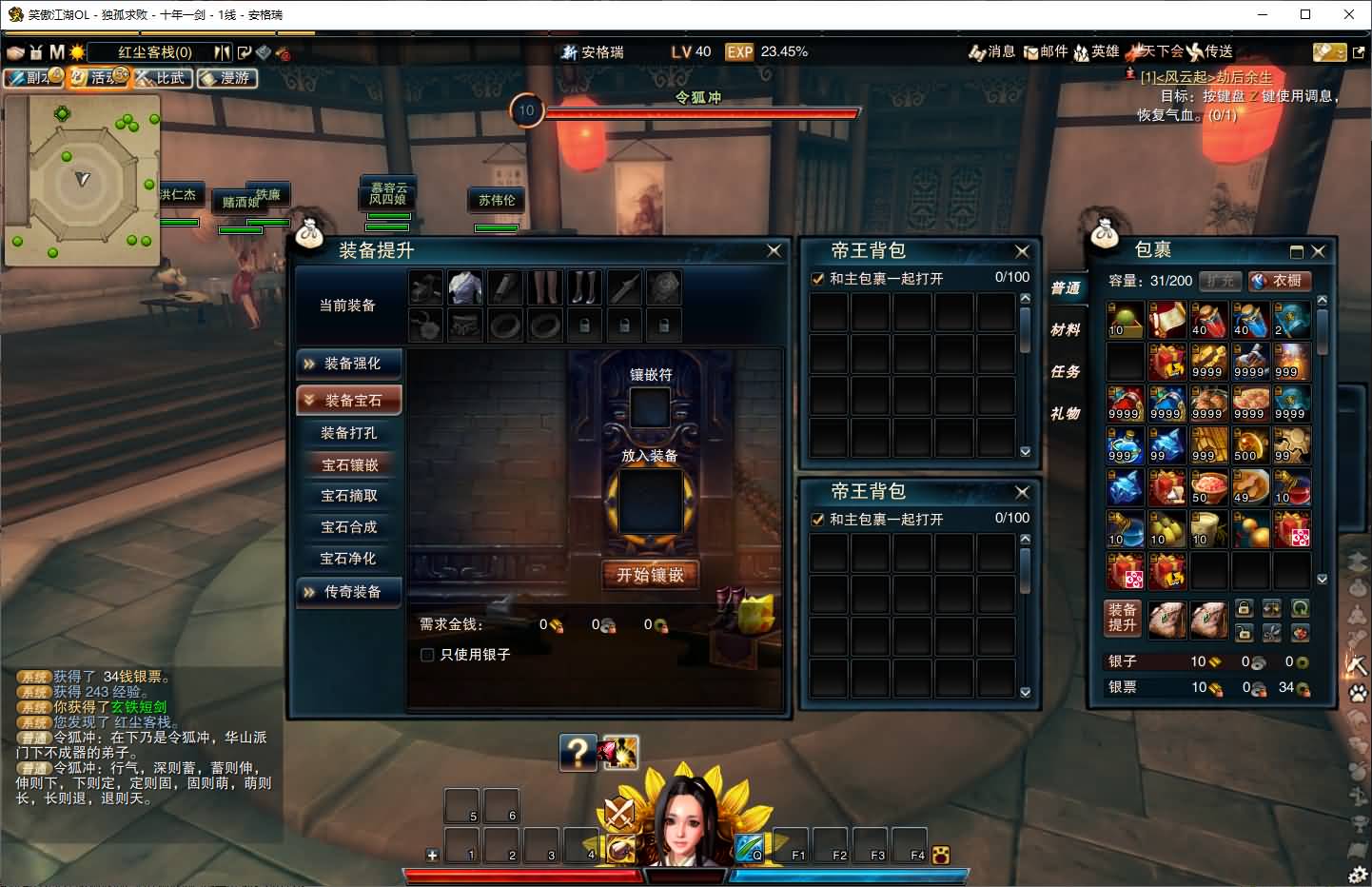1372x887 pixels.
Task: Click the 开始镶嵌 start inlay button
Action: pyautogui.click(x=650, y=575)
